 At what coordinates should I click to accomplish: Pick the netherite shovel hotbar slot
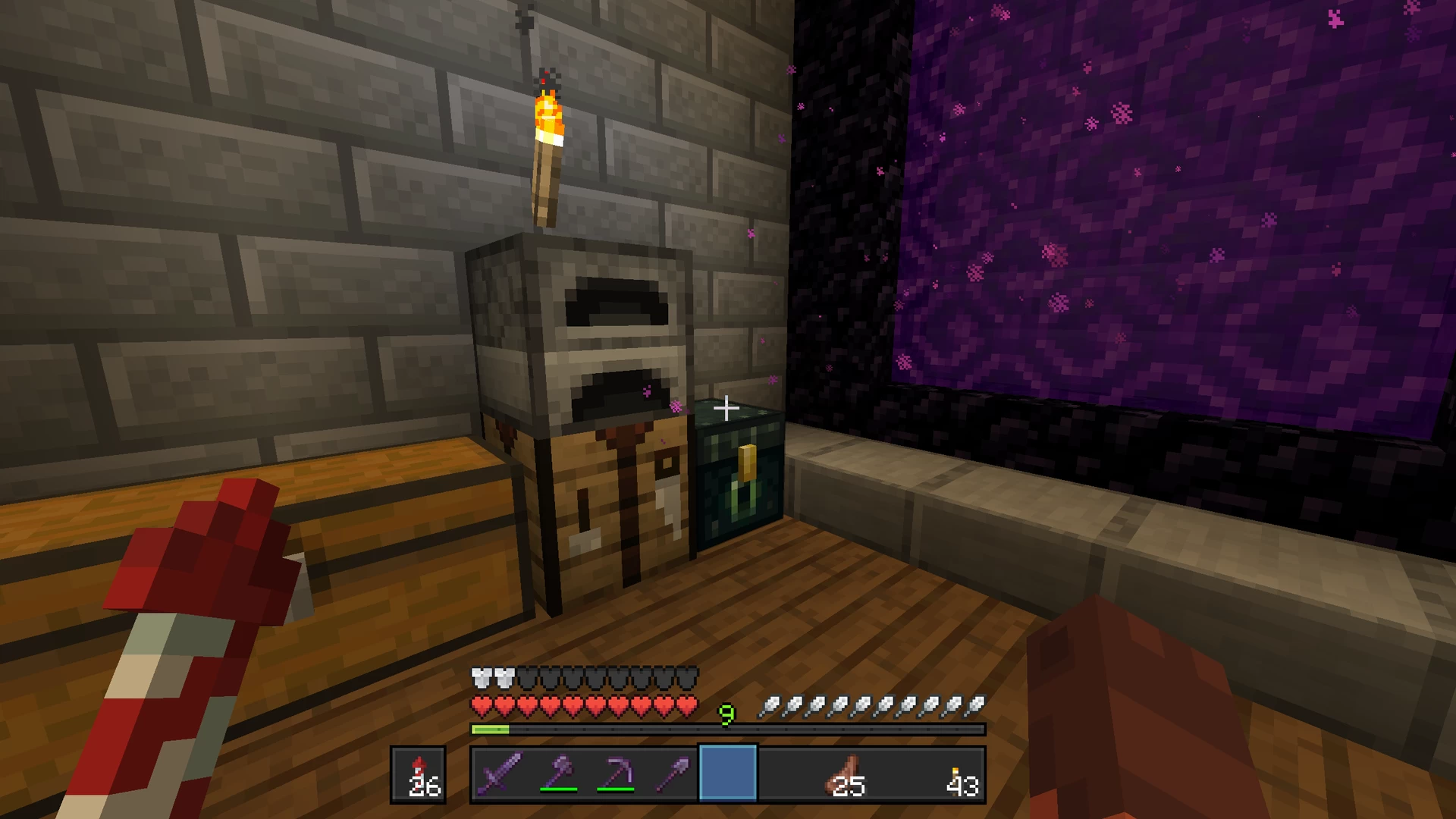coord(672,773)
